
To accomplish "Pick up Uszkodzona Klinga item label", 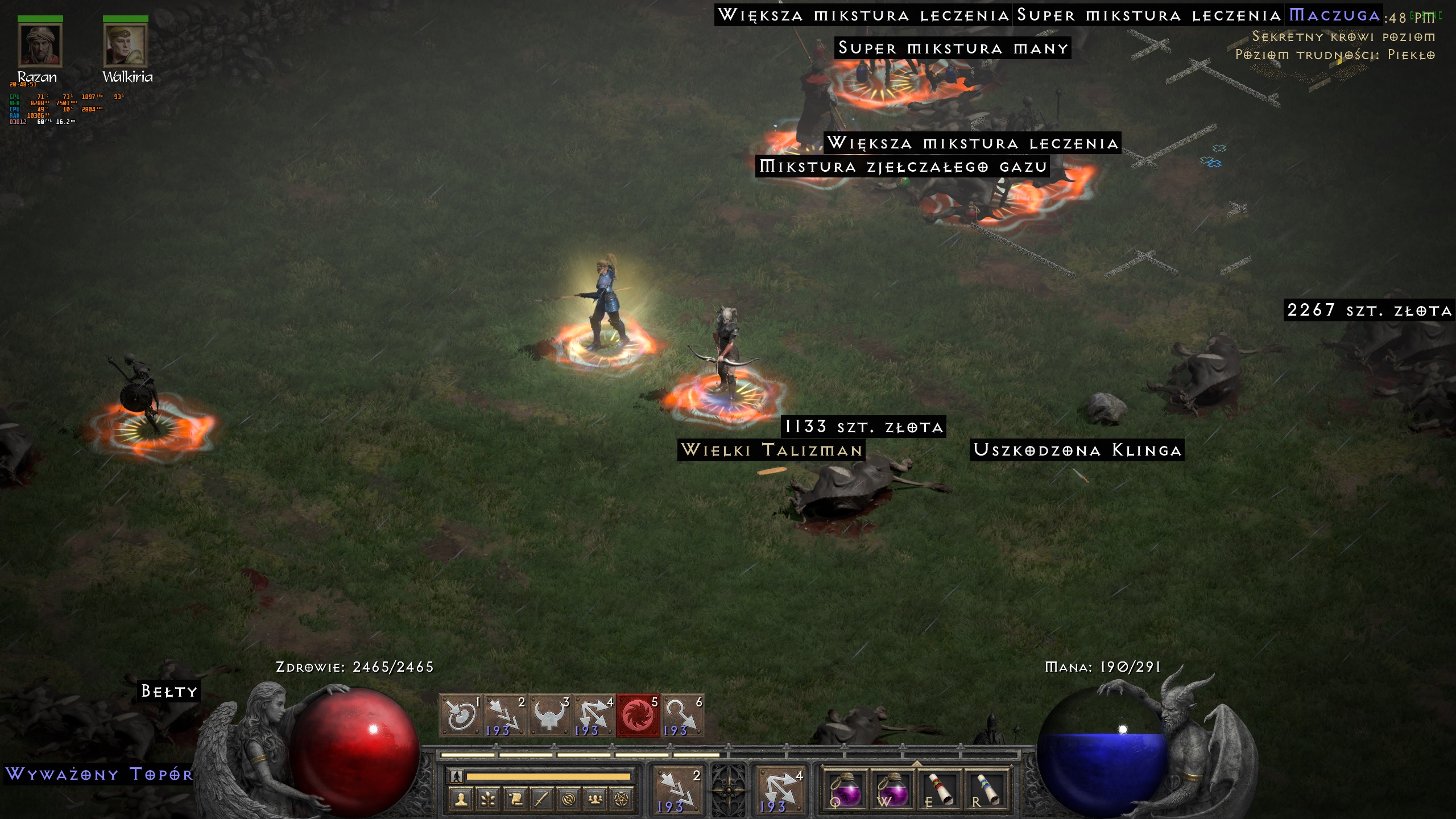I will pos(1077,450).
